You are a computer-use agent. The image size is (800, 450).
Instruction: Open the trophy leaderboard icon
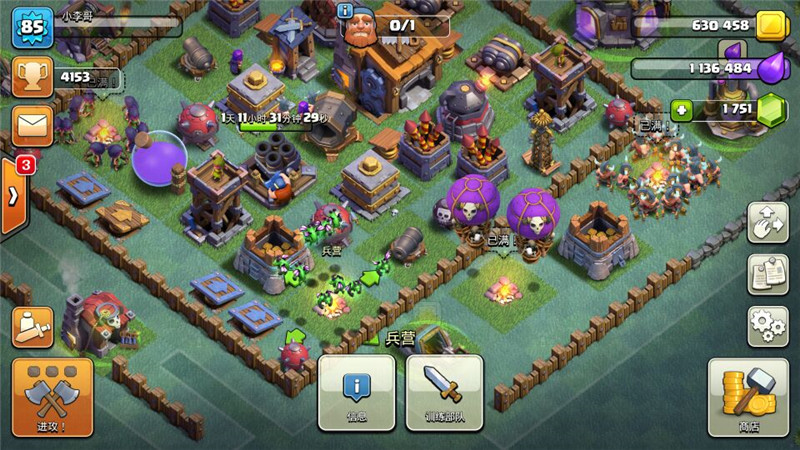point(32,77)
